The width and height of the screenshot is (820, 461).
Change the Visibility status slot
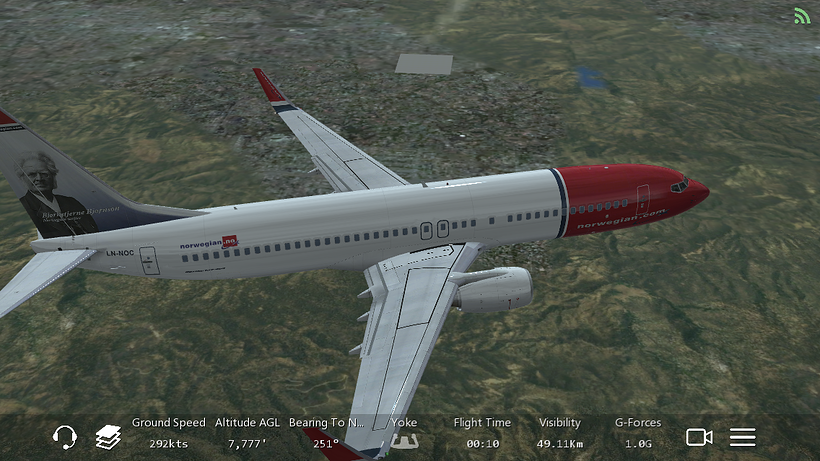[x=559, y=433]
